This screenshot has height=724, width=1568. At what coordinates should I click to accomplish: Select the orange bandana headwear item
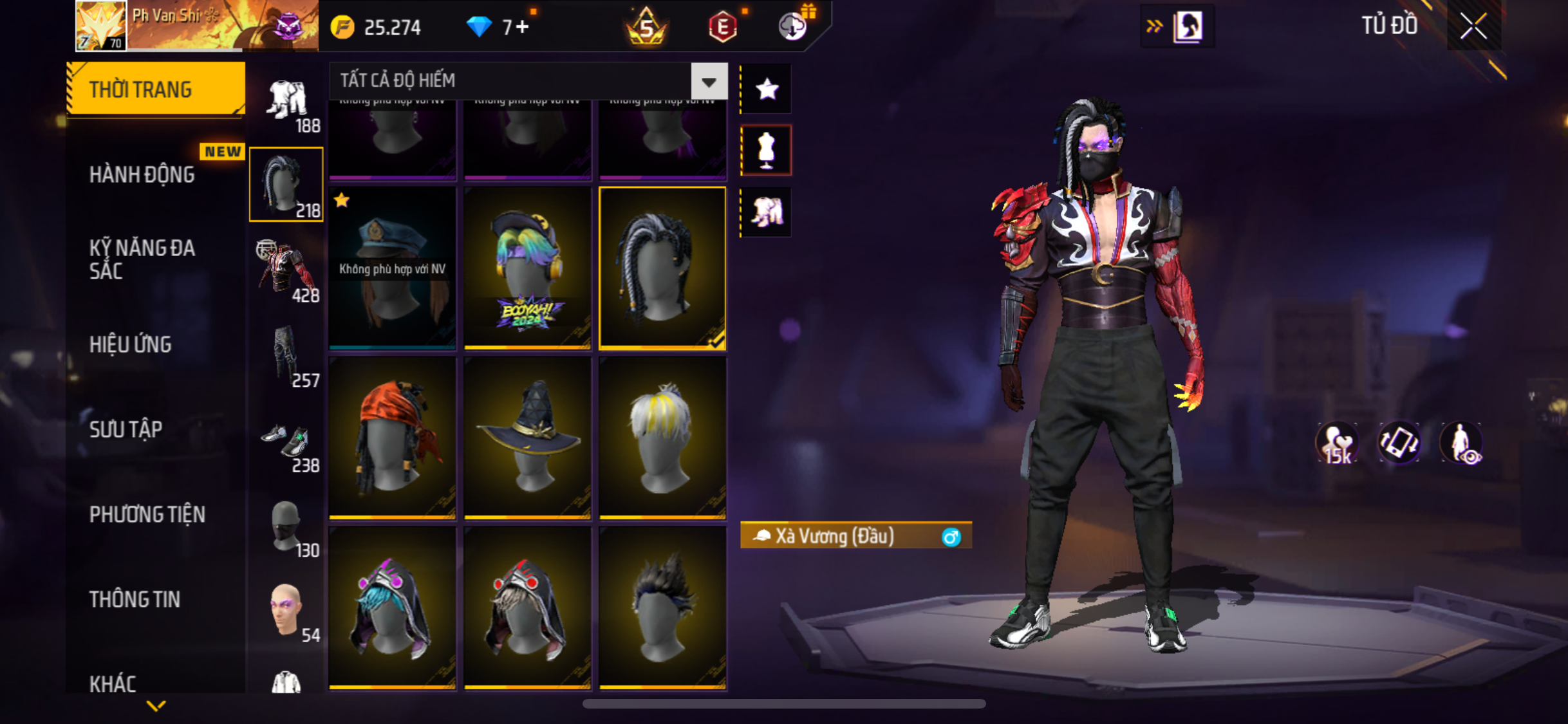[x=392, y=438]
